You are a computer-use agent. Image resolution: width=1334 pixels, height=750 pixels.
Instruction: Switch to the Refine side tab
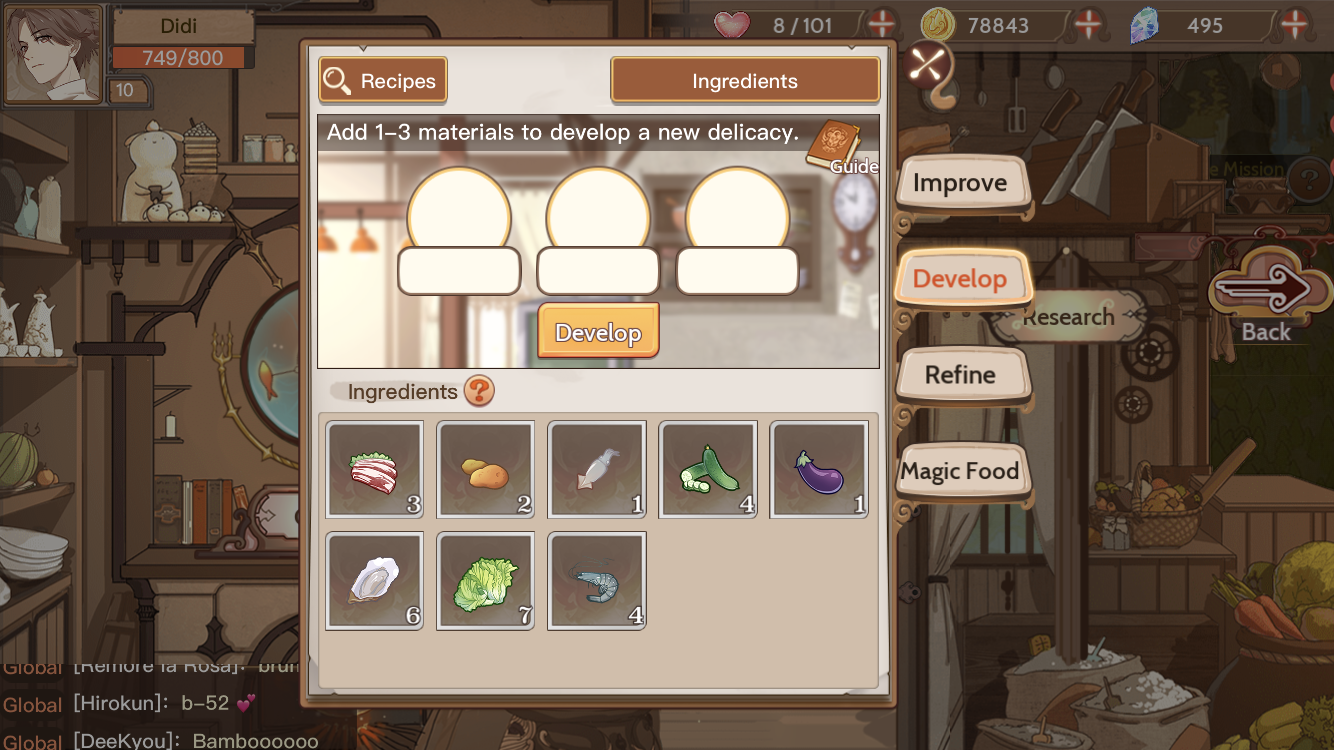point(960,375)
